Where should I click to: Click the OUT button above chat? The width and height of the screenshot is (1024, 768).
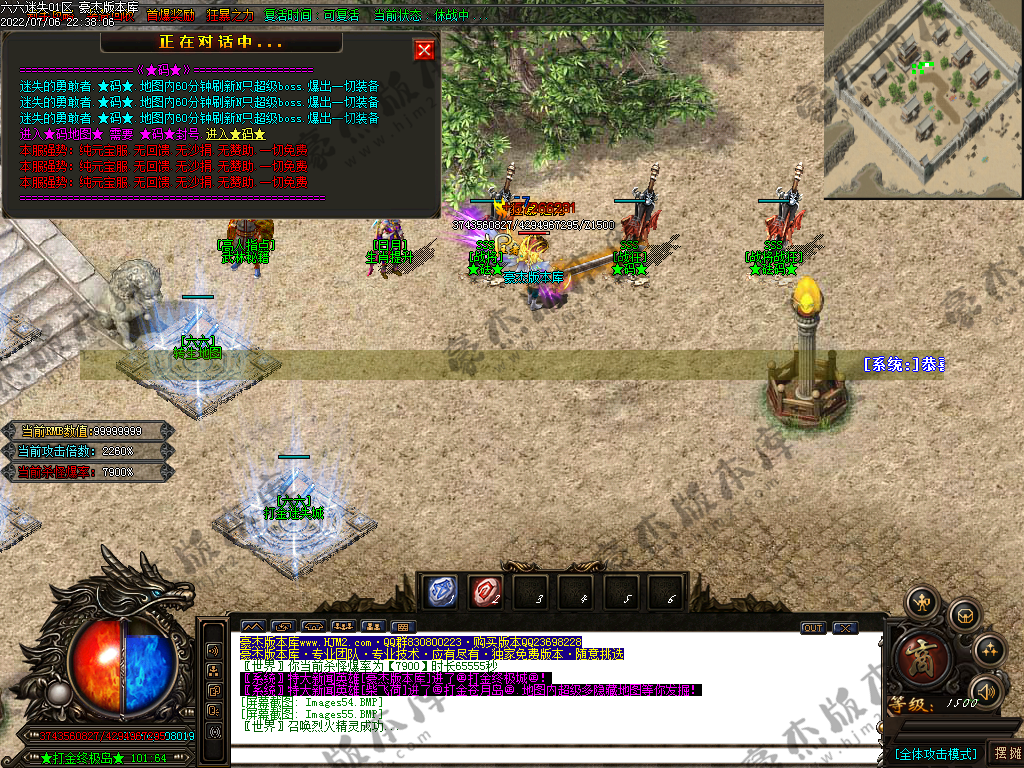tap(812, 628)
